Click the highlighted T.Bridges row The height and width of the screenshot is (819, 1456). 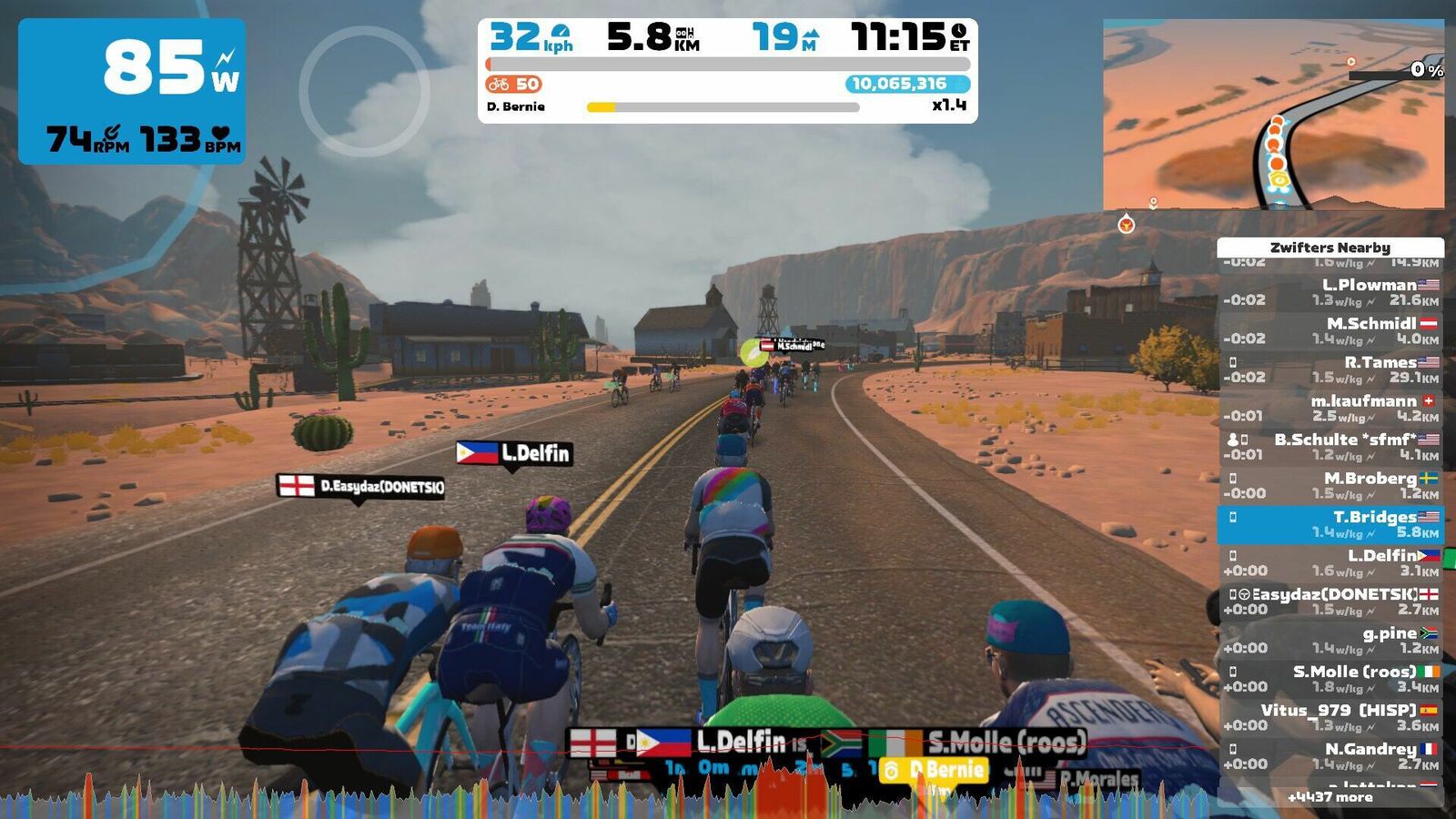click(1330, 524)
